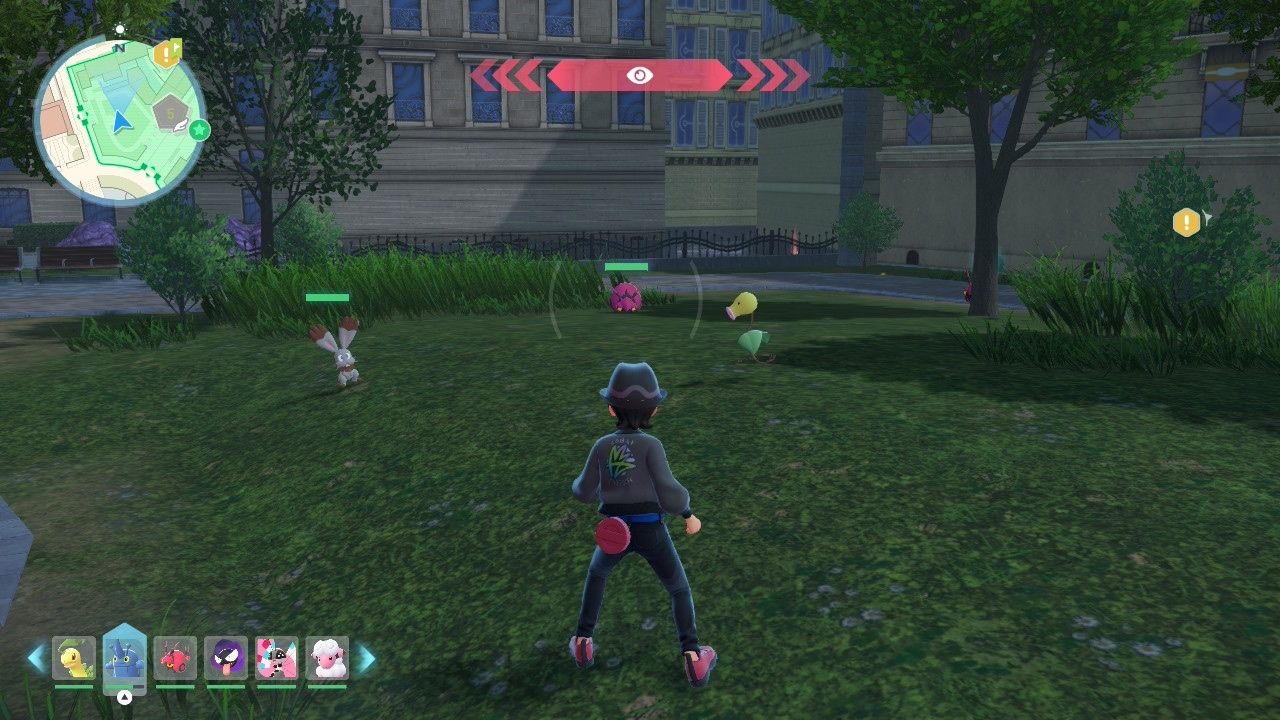Click the right arrow beside the party bar
Screen dimensions: 1280x720
(366, 658)
